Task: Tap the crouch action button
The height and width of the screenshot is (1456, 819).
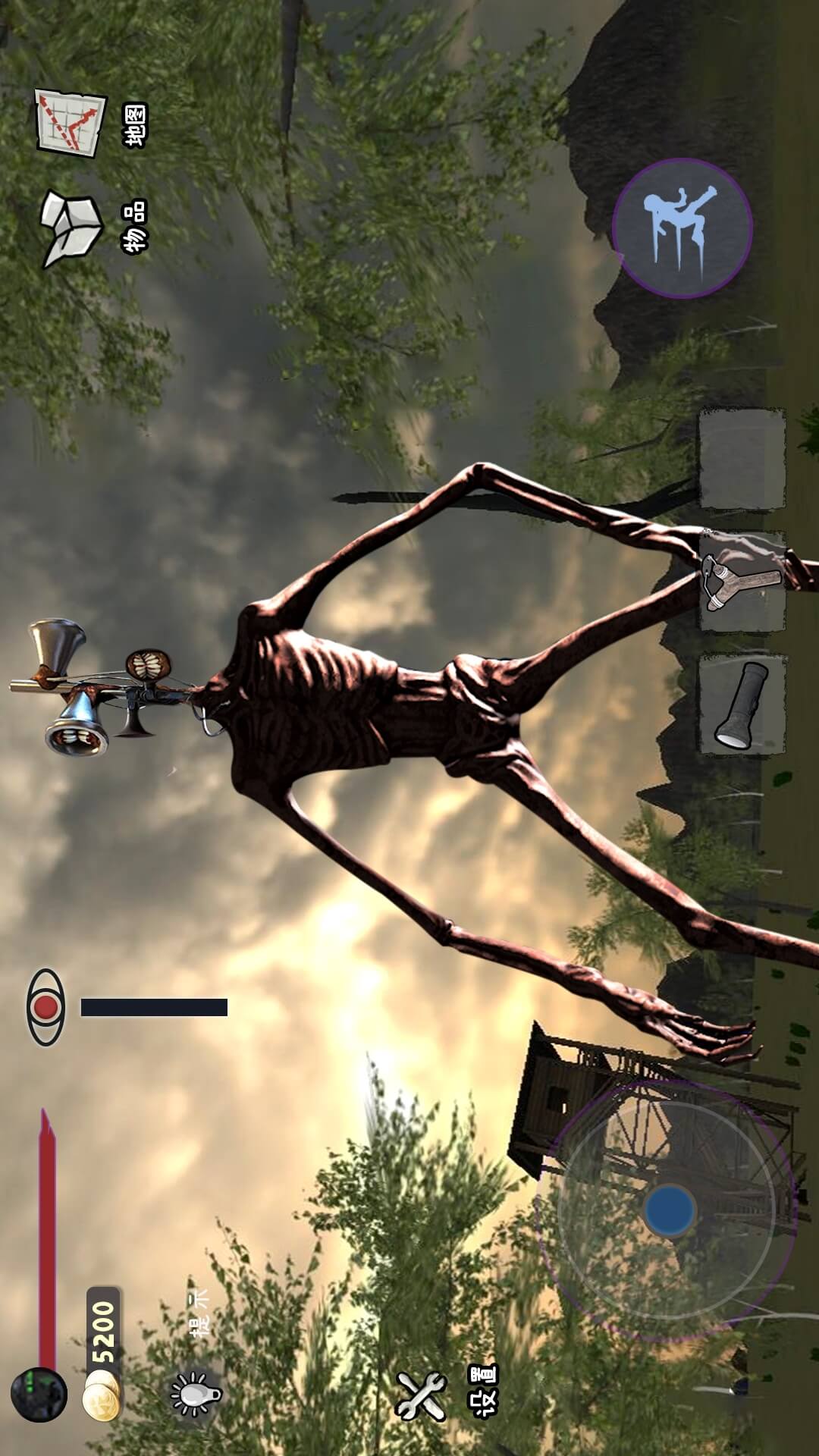Action: coord(682,228)
